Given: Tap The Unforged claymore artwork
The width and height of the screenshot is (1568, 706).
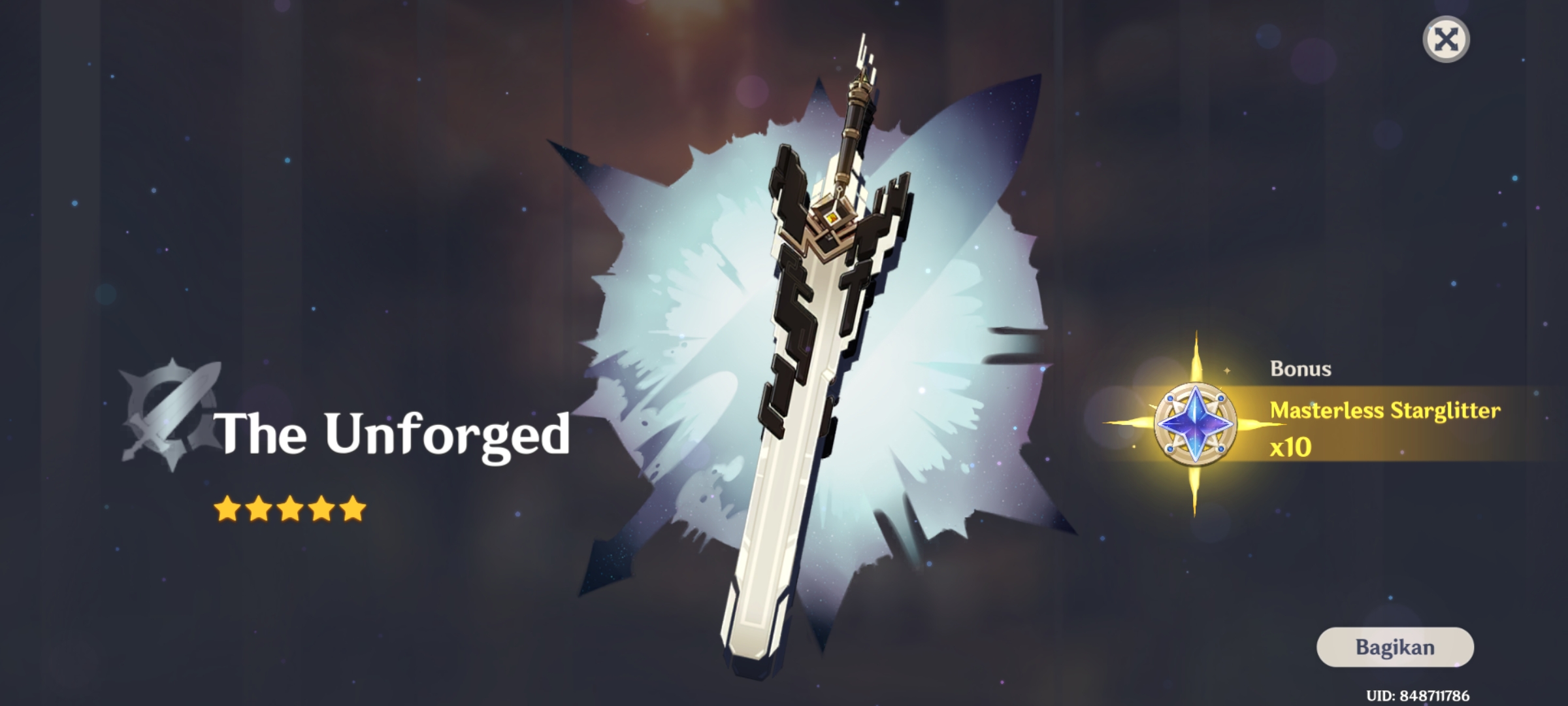Looking at the screenshot, I should [804, 392].
